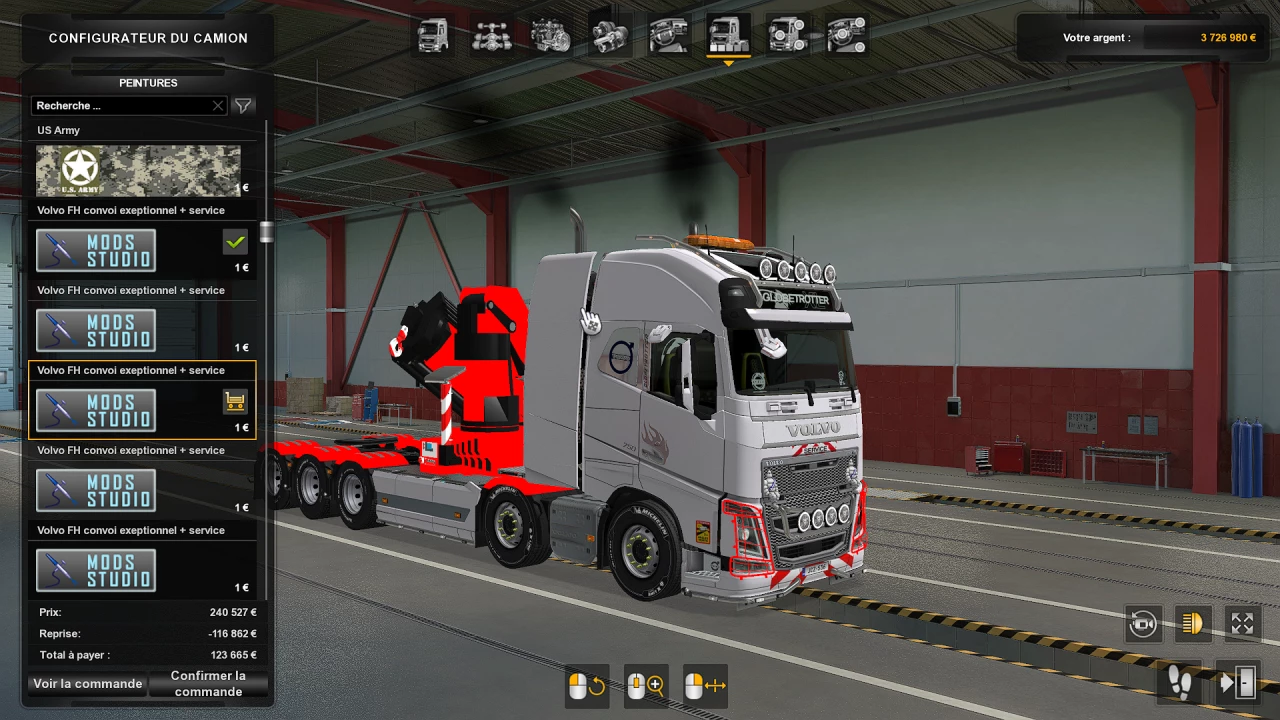Open the cabin configuration category
The image size is (1280, 720).
point(432,33)
